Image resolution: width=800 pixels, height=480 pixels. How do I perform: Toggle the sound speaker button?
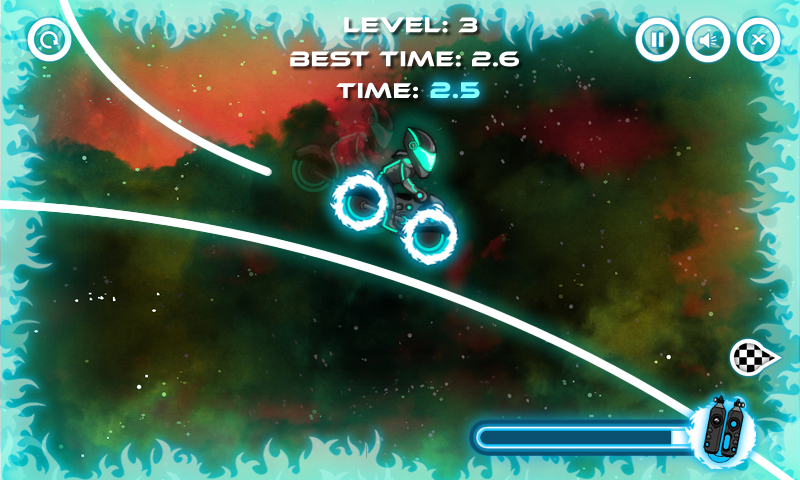707,40
